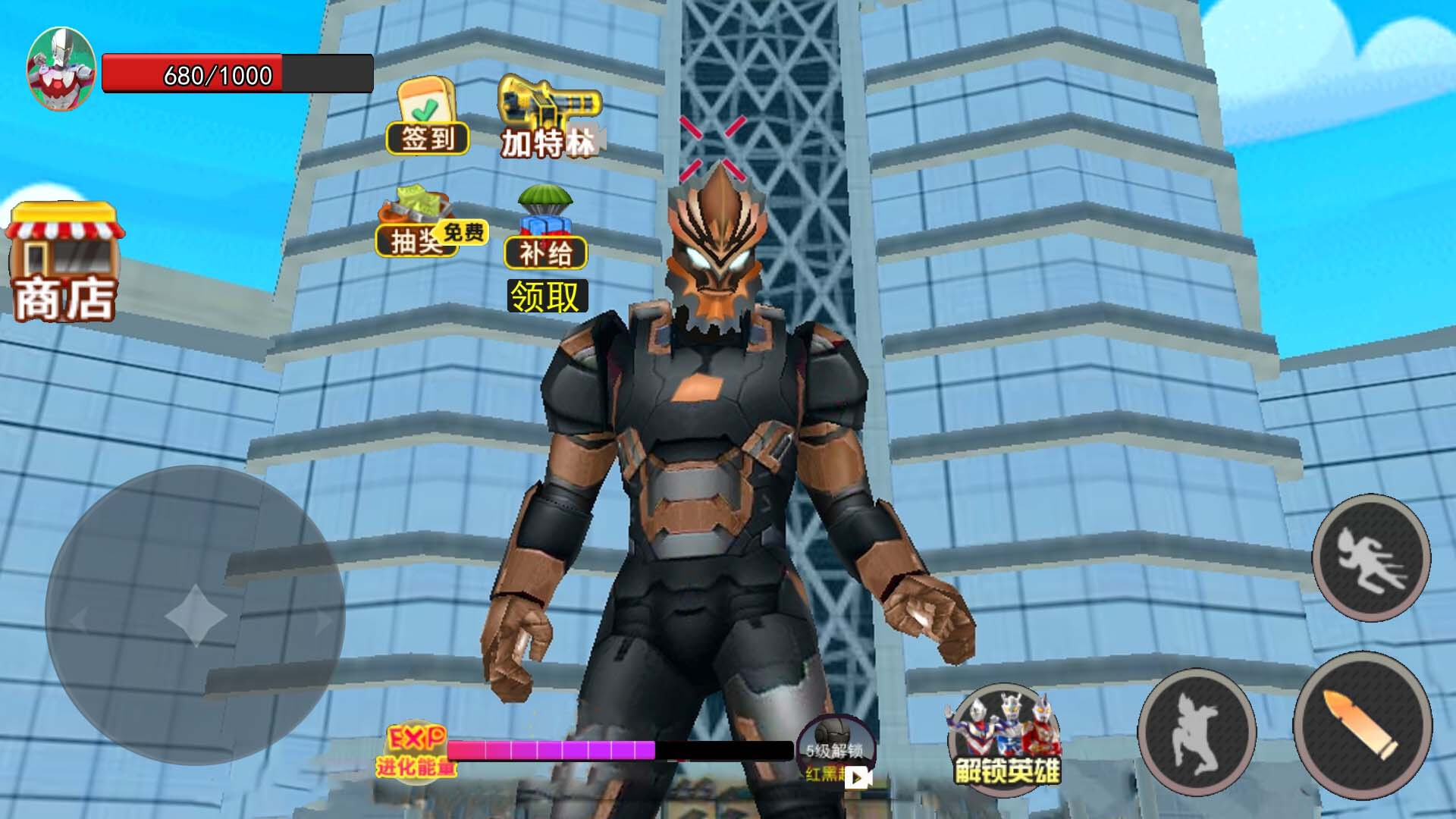Screen dimensions: 1456x819
Task: Tap the 补给 supply crate icon
Action: [545, 229]
